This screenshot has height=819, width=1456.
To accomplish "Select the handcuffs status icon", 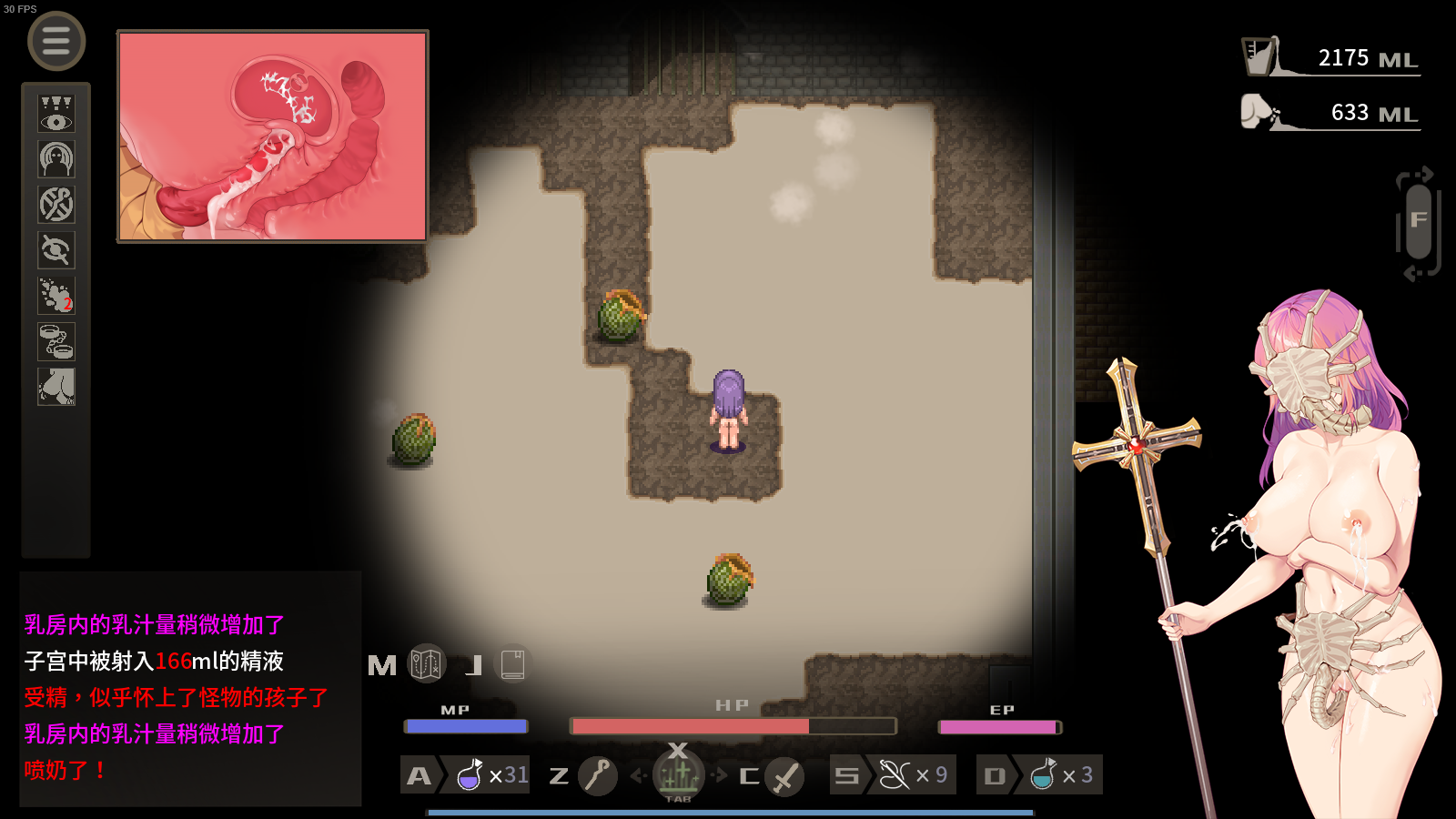I will point(56,341).
